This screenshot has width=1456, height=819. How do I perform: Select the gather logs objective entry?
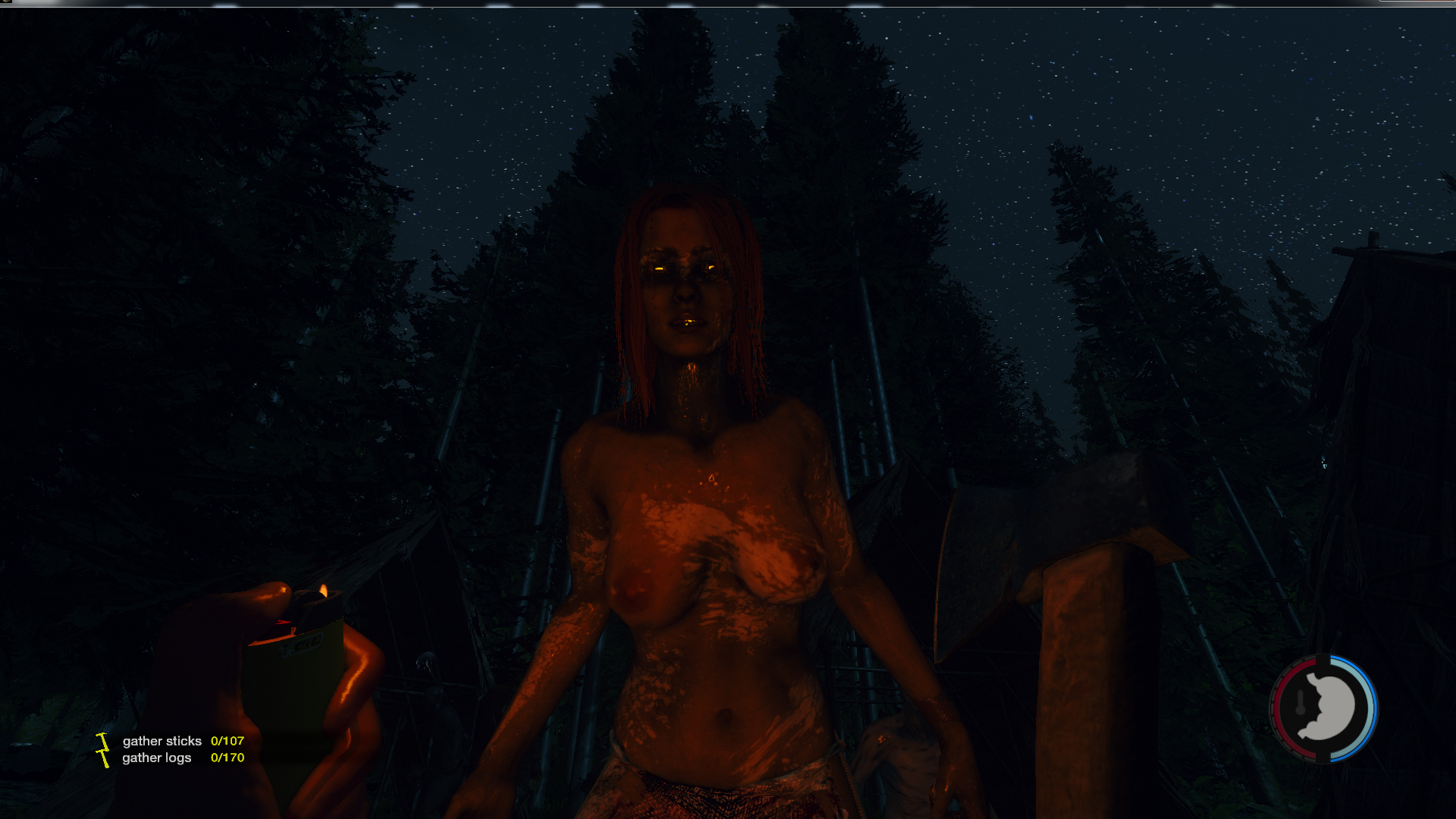(157, 758)
